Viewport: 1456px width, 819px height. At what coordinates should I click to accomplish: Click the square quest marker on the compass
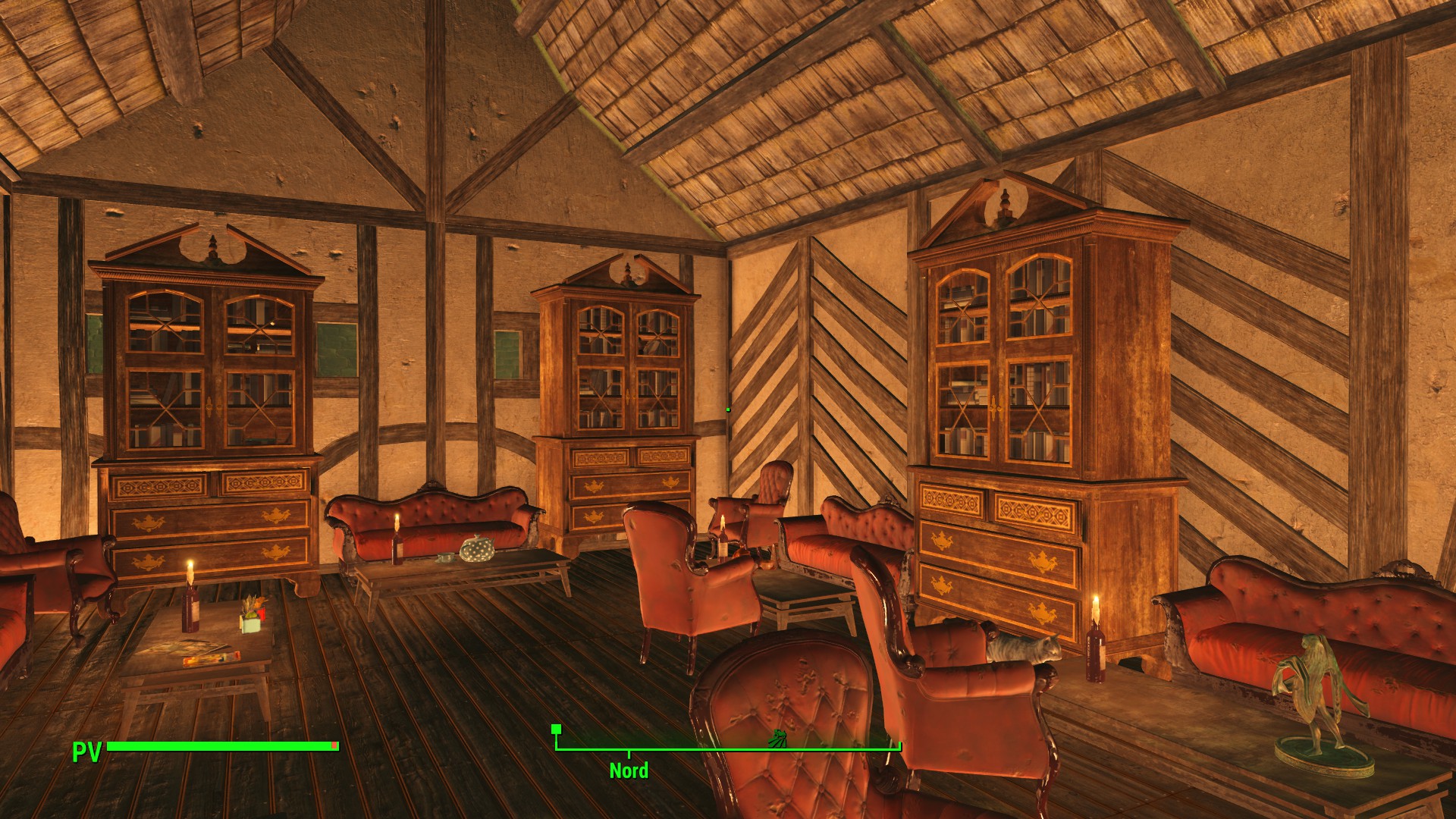[557, 730]
